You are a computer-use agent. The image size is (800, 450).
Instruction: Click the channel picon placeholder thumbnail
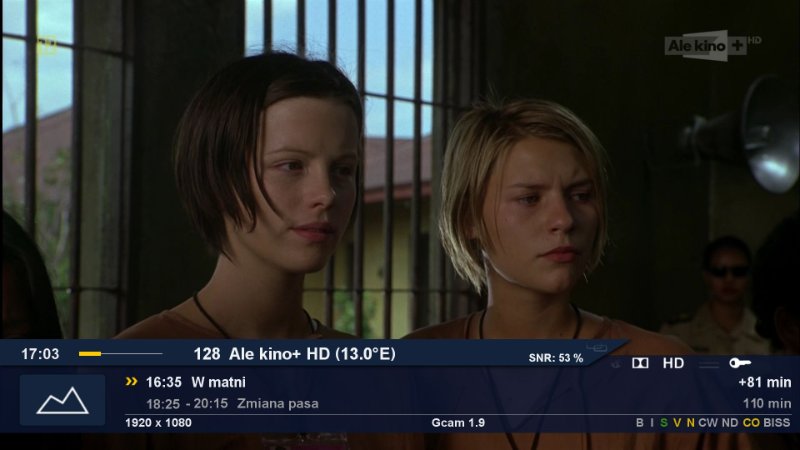(62, 400)
